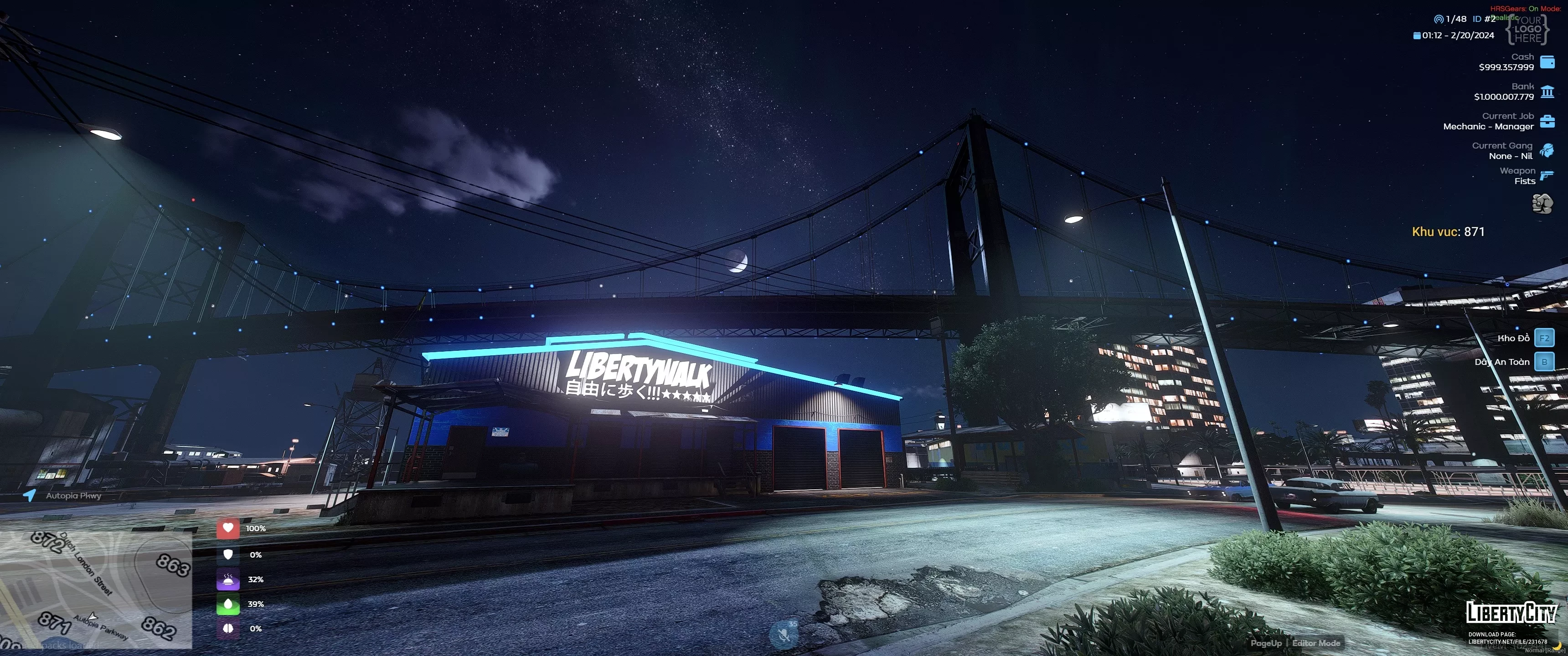Click the Current Gang icon
Screen dimensions: 1568x656
click(x=1547, y=150)
